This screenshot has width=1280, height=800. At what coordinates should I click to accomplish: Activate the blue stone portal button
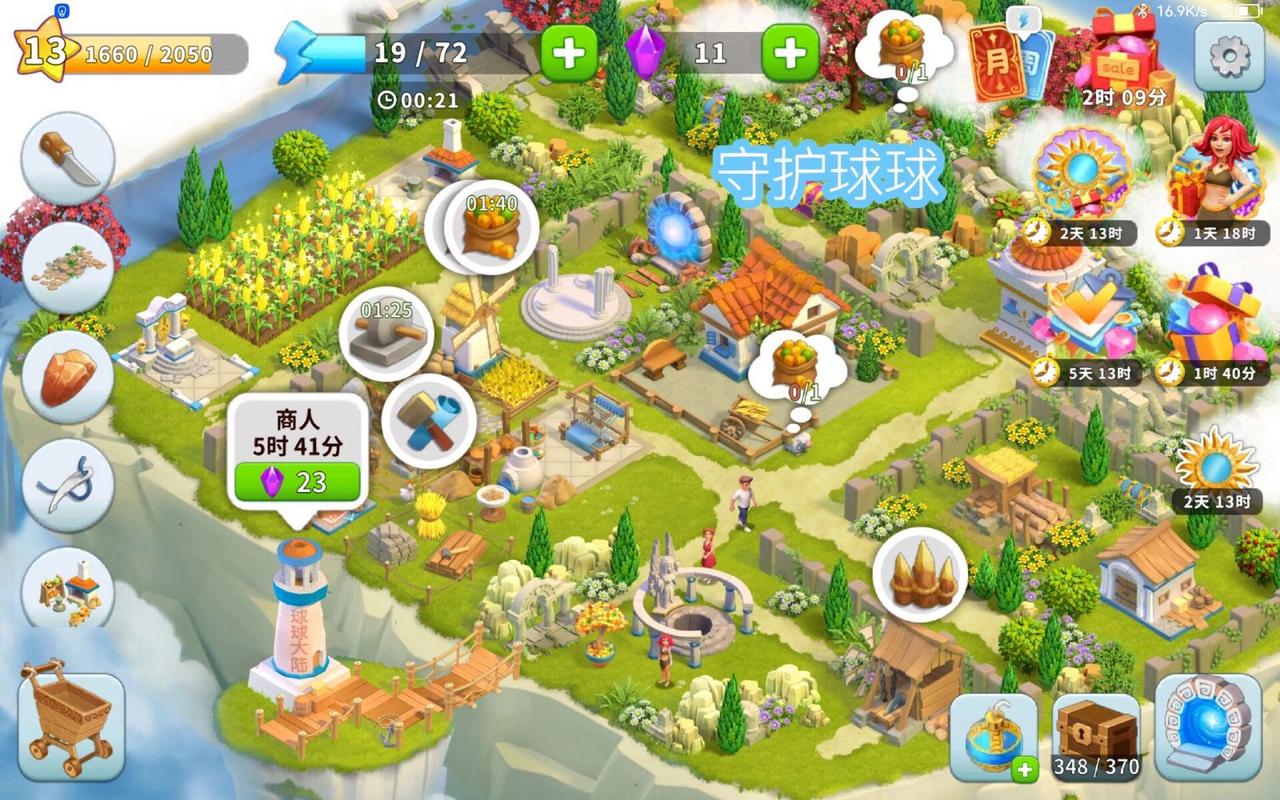click(1207, 728)
